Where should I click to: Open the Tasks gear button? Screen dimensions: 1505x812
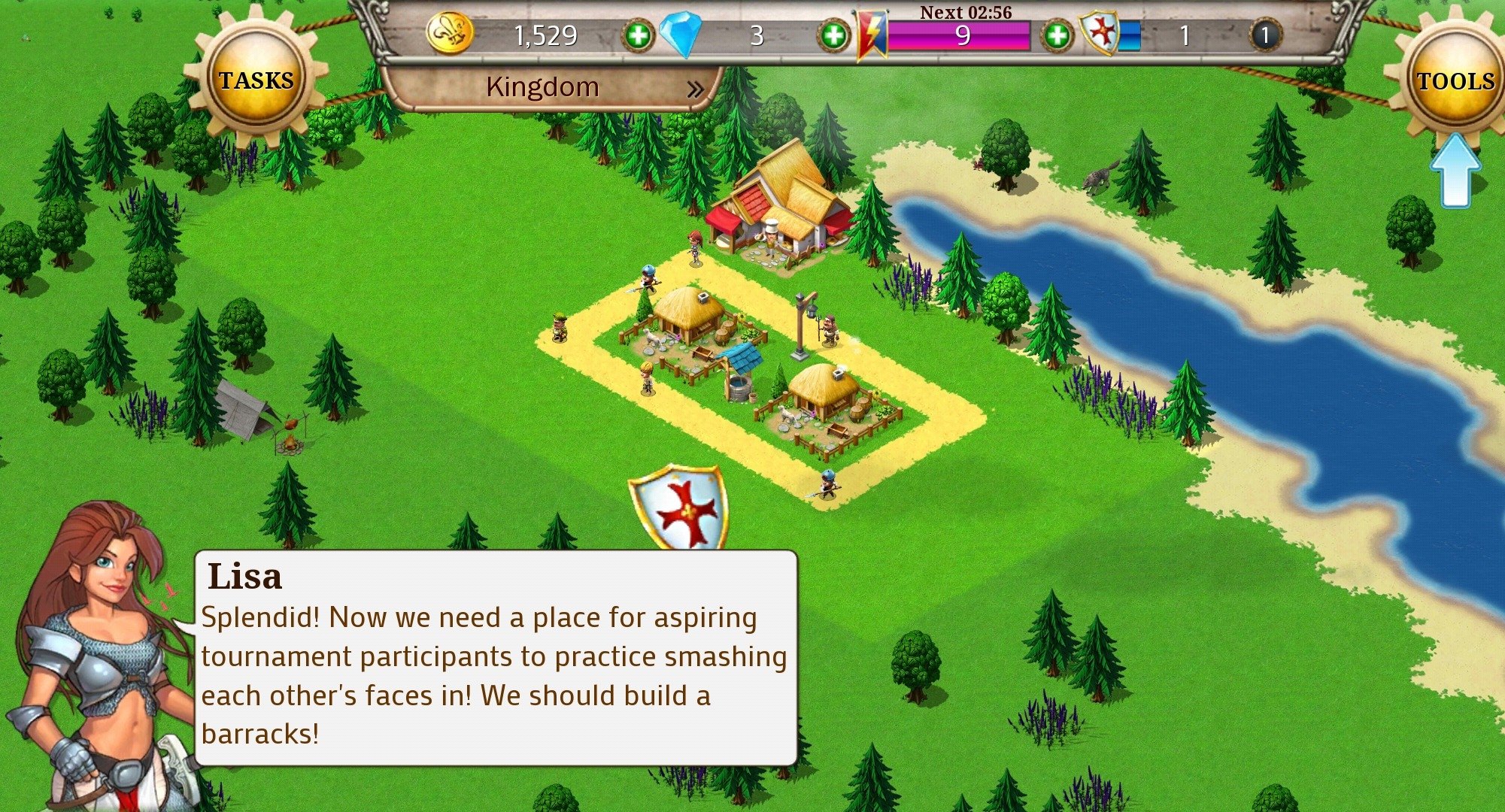coord(256,80)
